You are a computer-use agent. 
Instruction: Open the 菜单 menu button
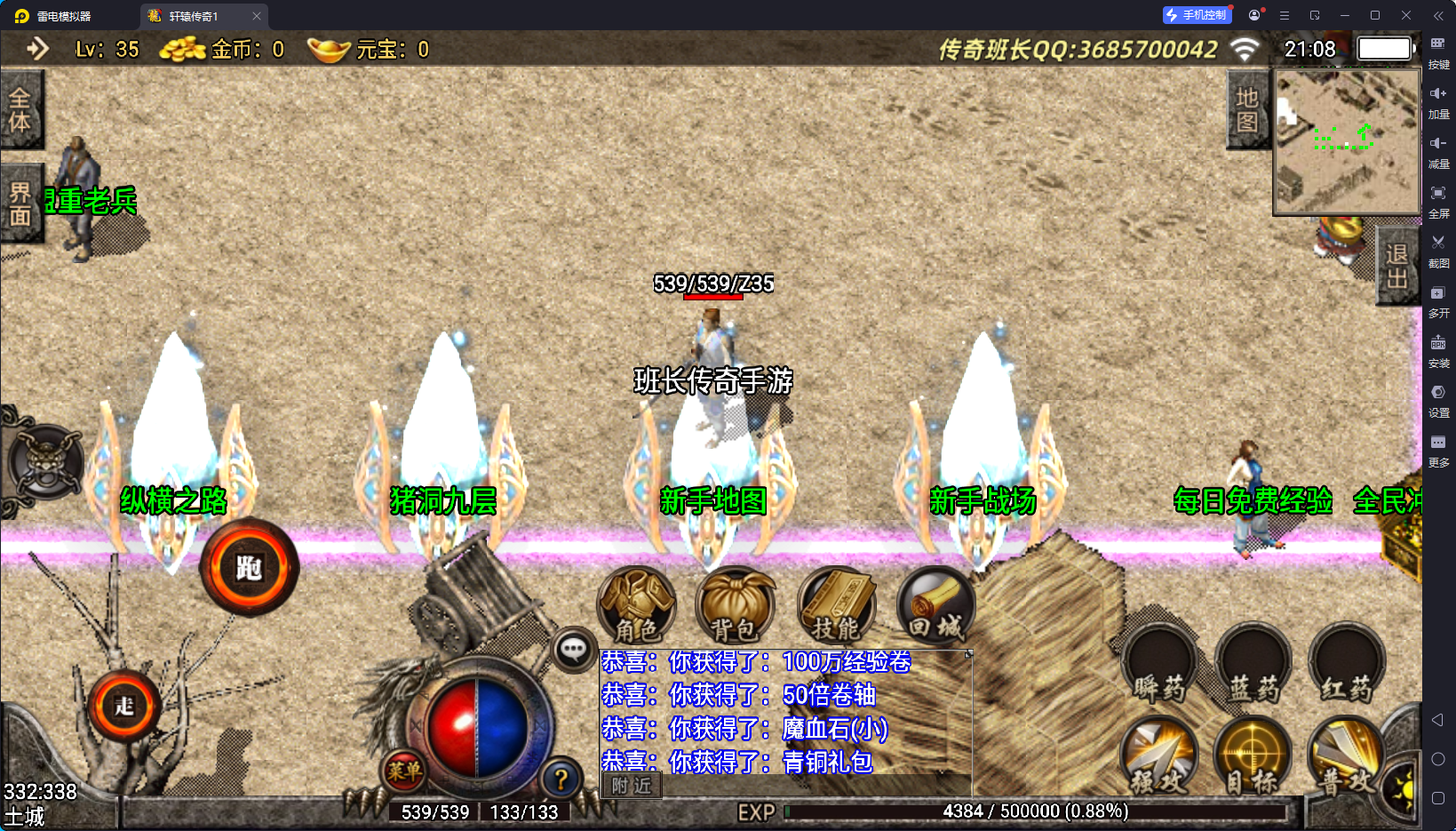pyautogui.click(x=404, y=771)
